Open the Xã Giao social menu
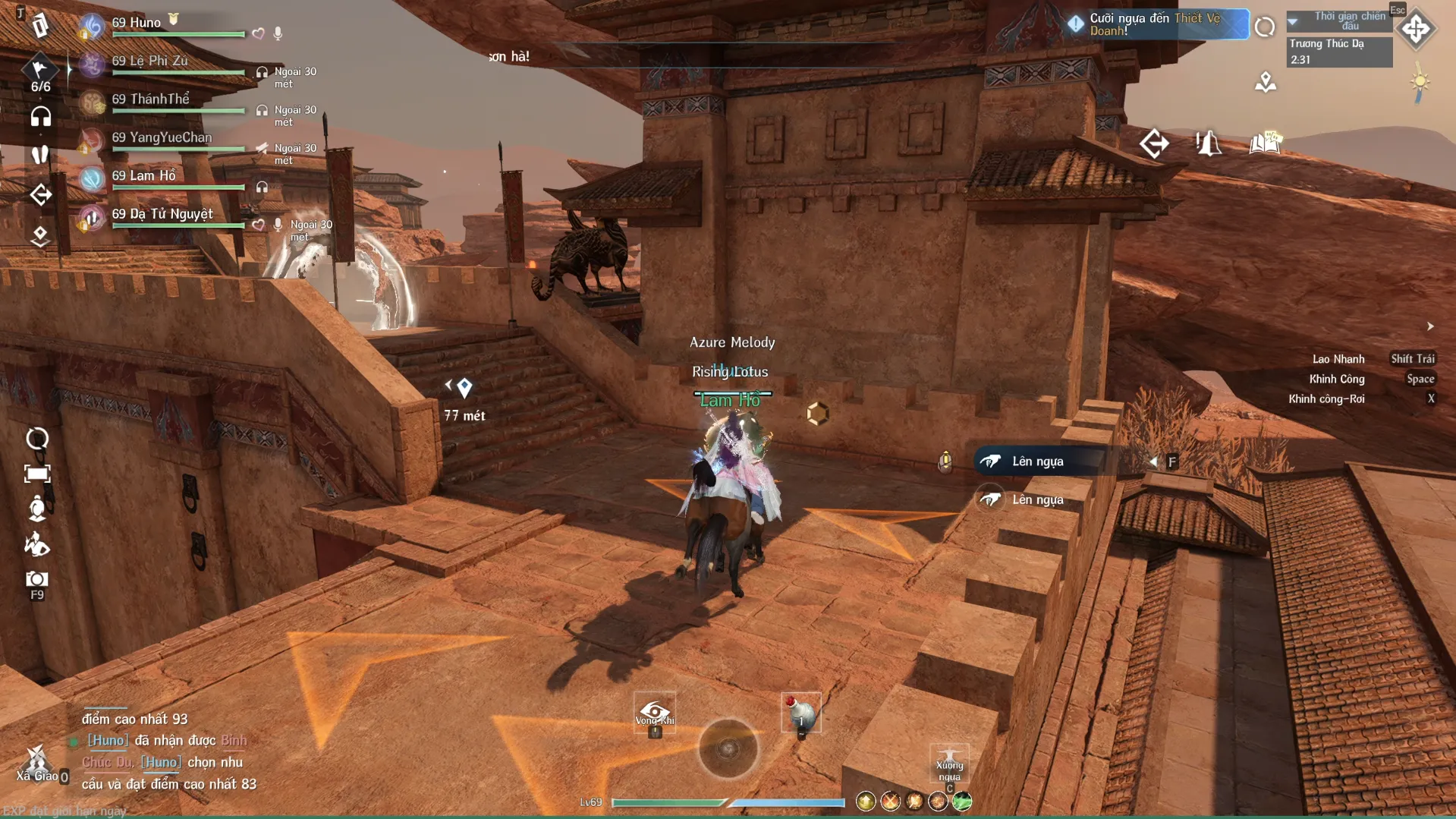 [x=36, y=763]
